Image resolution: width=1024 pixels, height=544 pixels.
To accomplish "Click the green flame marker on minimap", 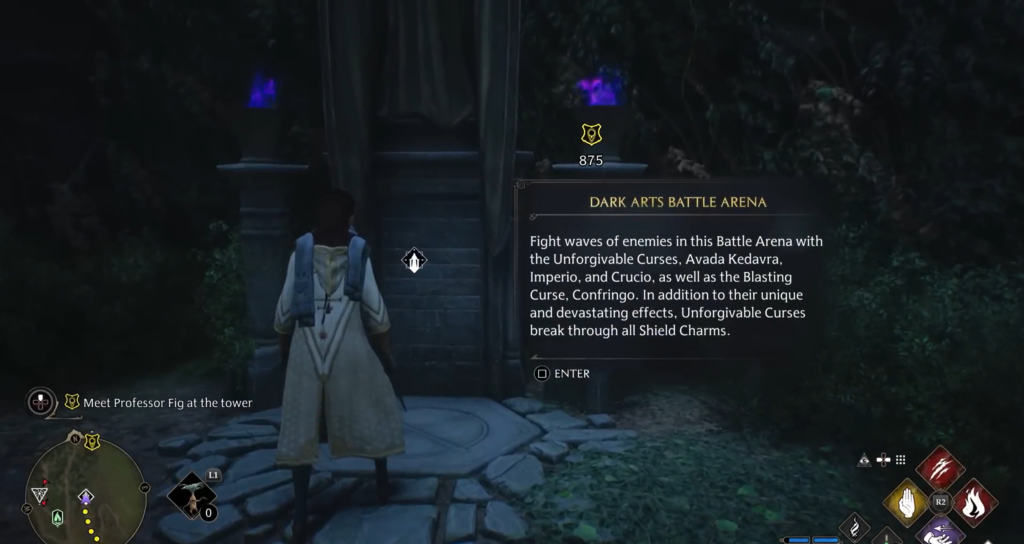I will [58, 517].
